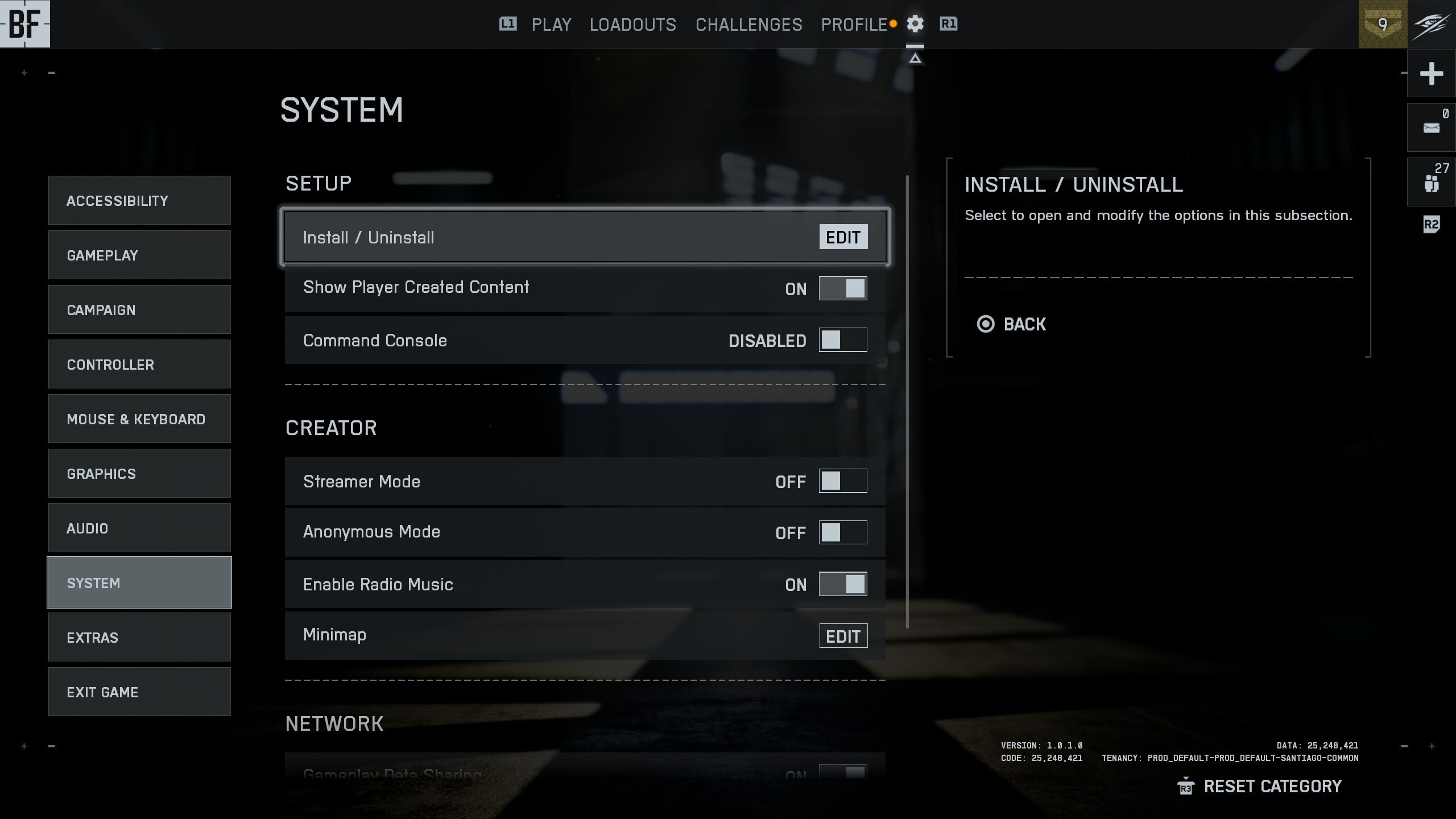Switch to the LOADOUTS tab
This screenshot has width=1456, height=819.
[x=633, y=24]
